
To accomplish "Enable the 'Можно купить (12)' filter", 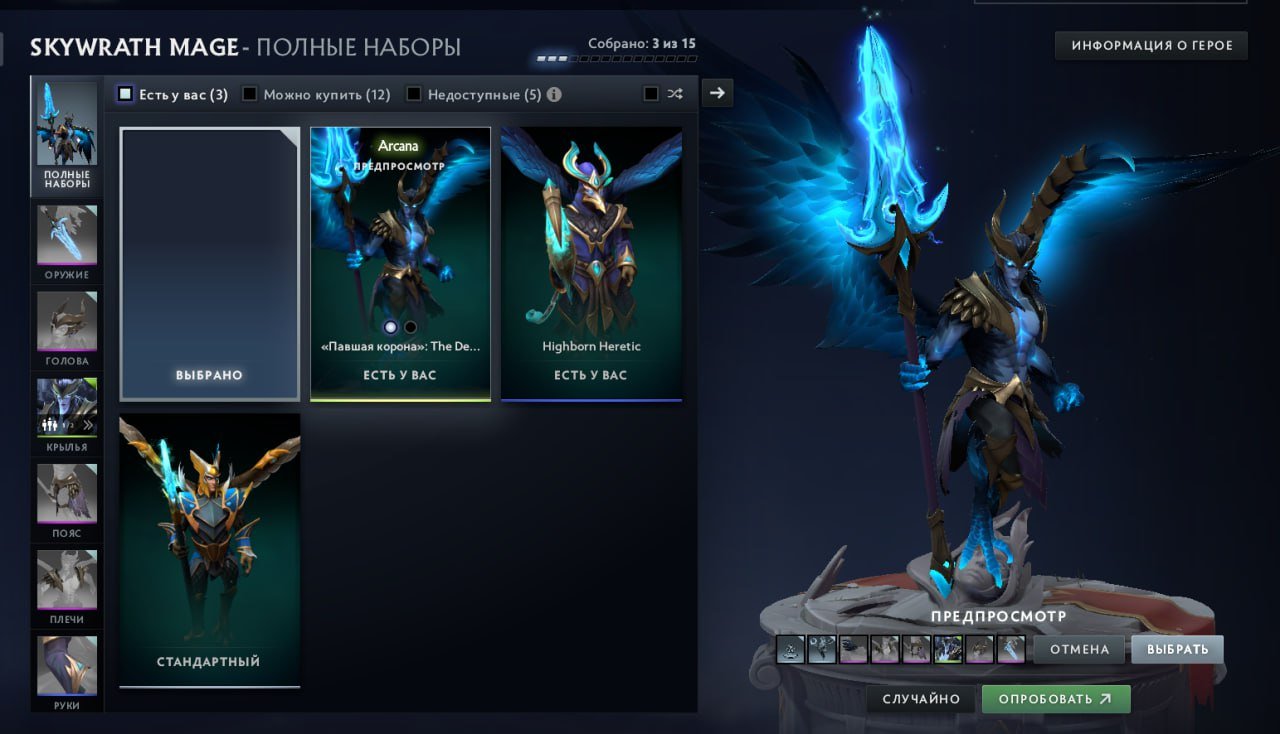I will point(249,93).
